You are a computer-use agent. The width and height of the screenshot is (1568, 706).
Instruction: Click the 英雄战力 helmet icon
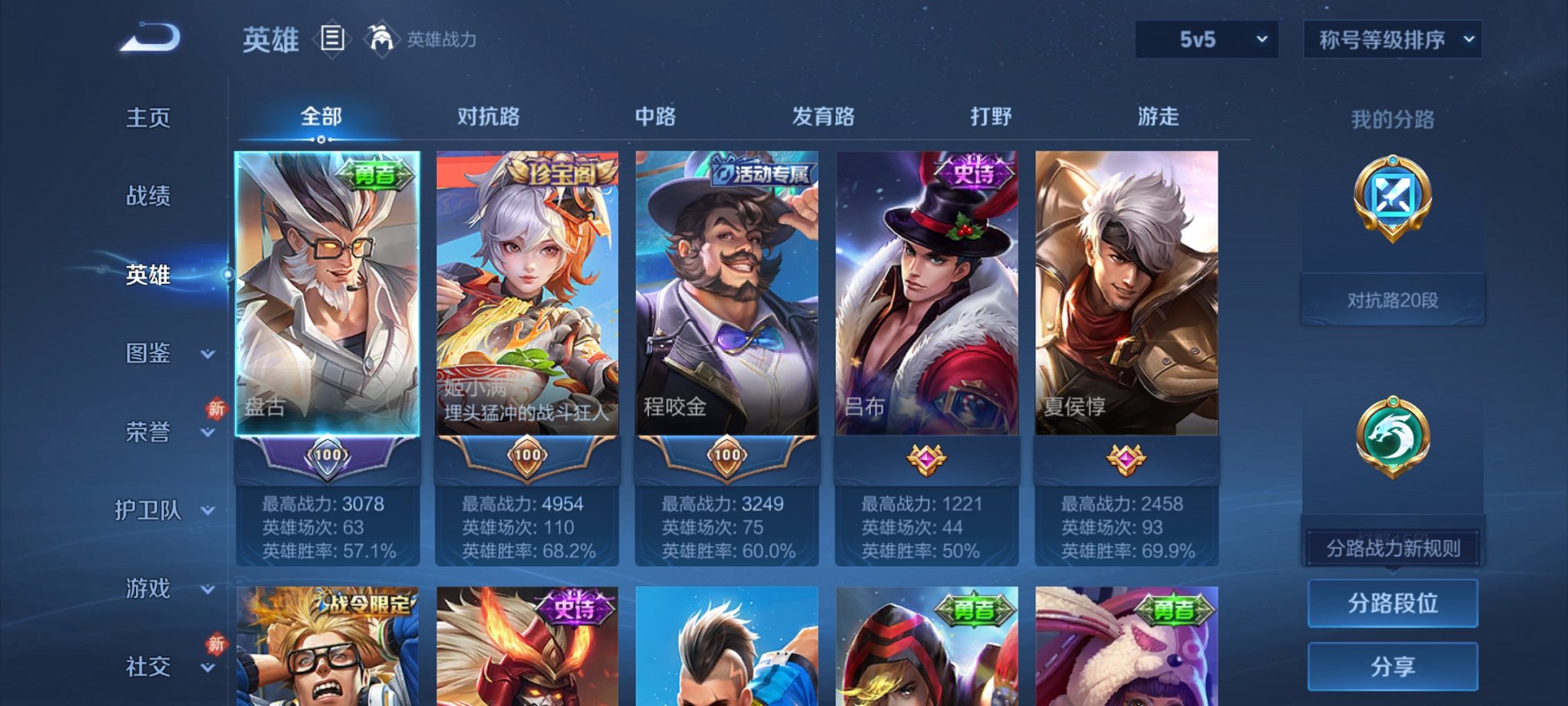[381, 38]
